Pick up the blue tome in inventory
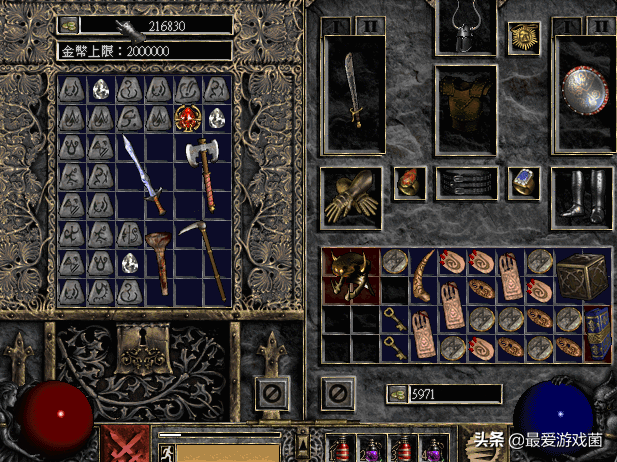This screenshot has width=617, height=462. (x=596, y=333)
